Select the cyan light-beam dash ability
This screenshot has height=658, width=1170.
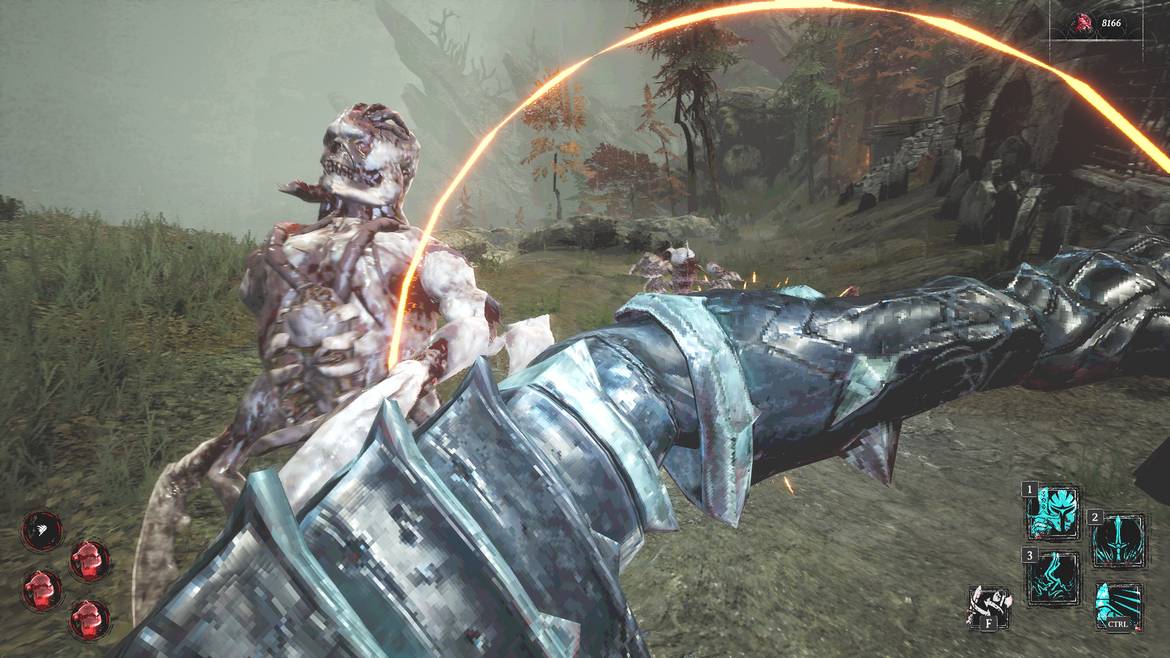click(x=1117, y=605)
